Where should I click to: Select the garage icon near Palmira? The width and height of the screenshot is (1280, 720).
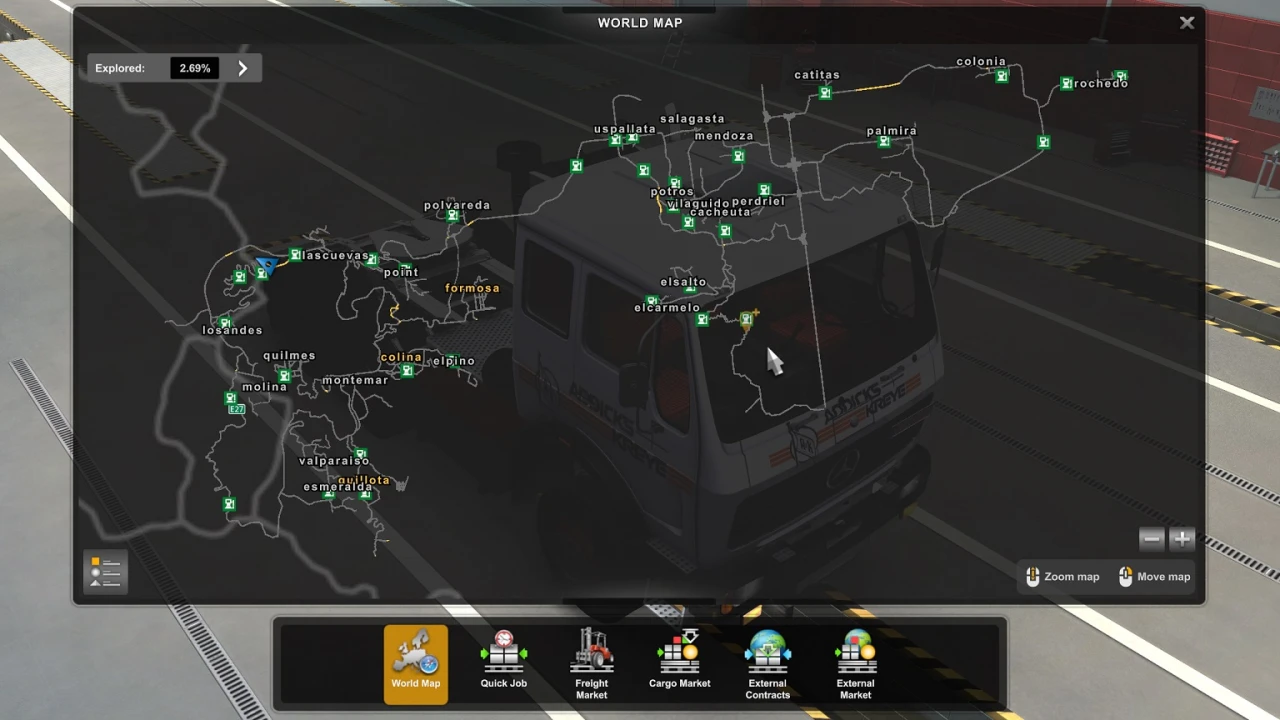(884, 142)
